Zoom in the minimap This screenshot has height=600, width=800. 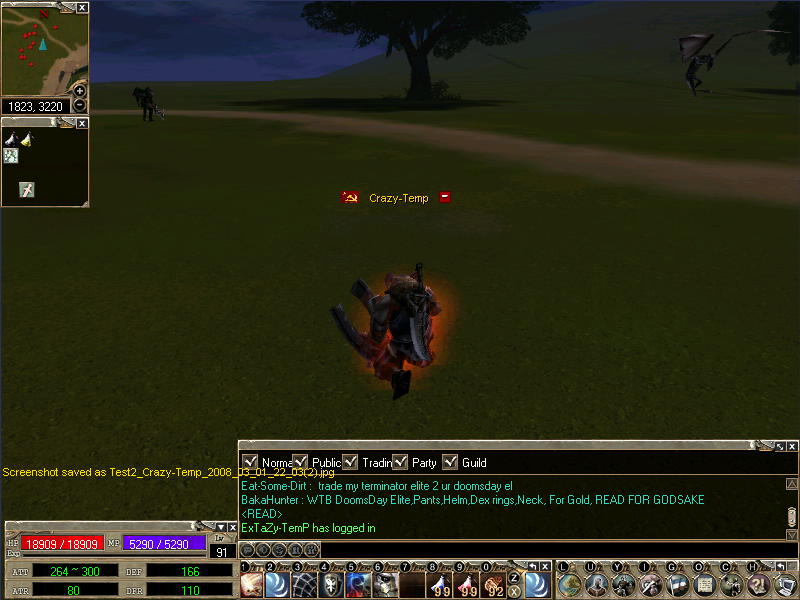[x=80, y=91]
